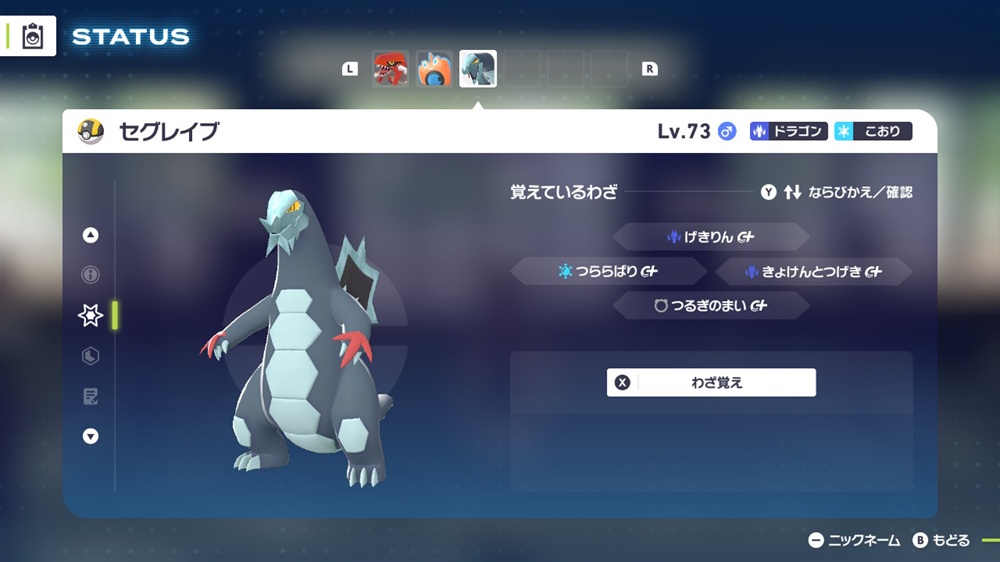Open the ニックネーム nickname option
Screen dimensions: 1000x562
[x=854, y=541]
